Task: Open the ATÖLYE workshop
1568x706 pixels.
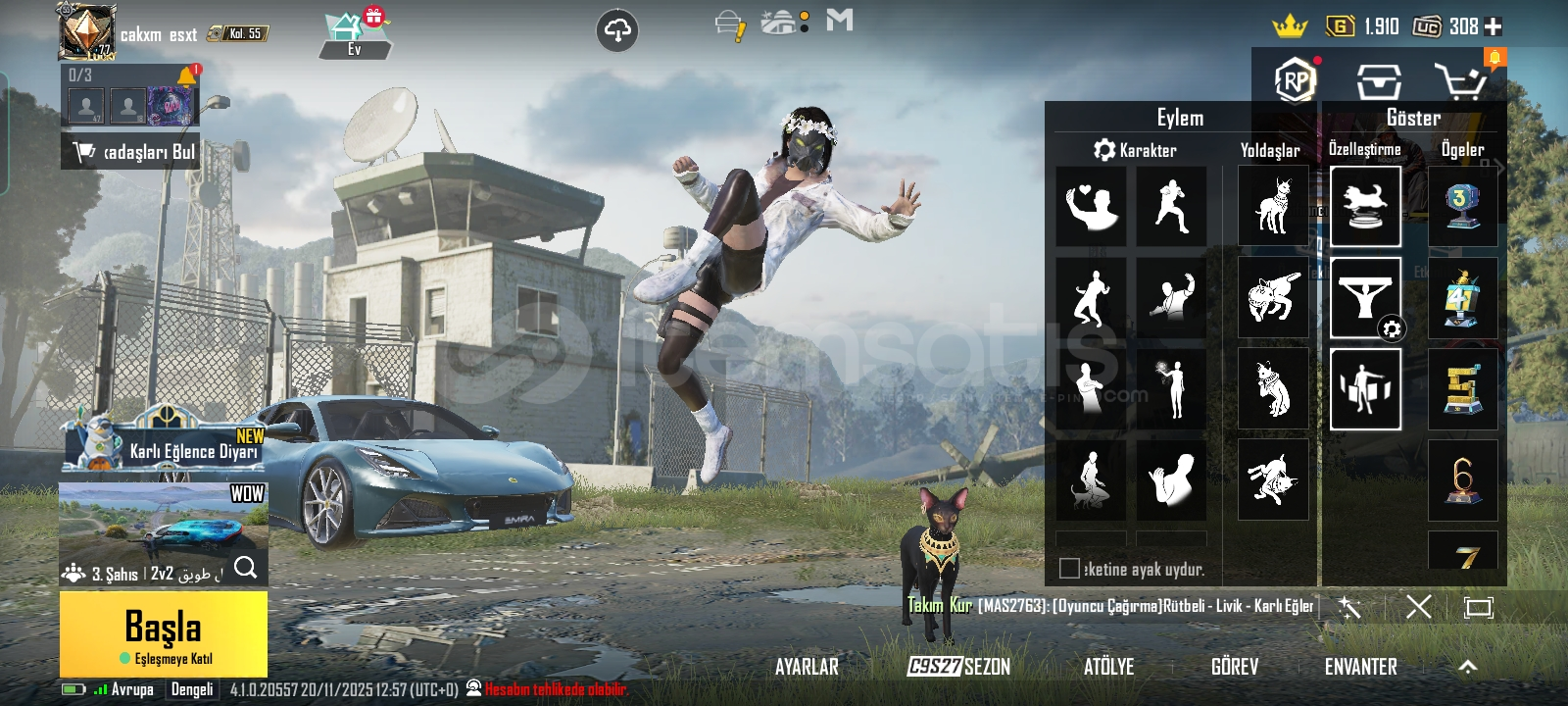Action: tap(1108, 667)
